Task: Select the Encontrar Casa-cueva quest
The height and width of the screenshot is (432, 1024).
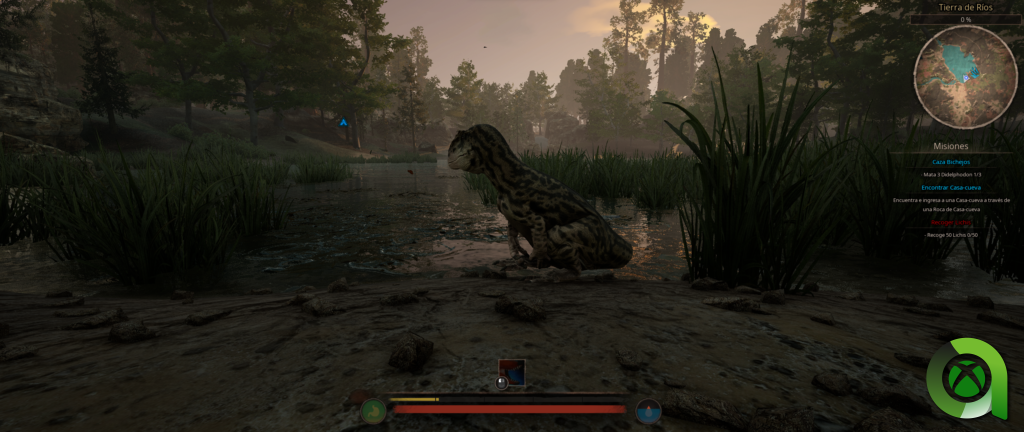Action: (x=951, y=187)
